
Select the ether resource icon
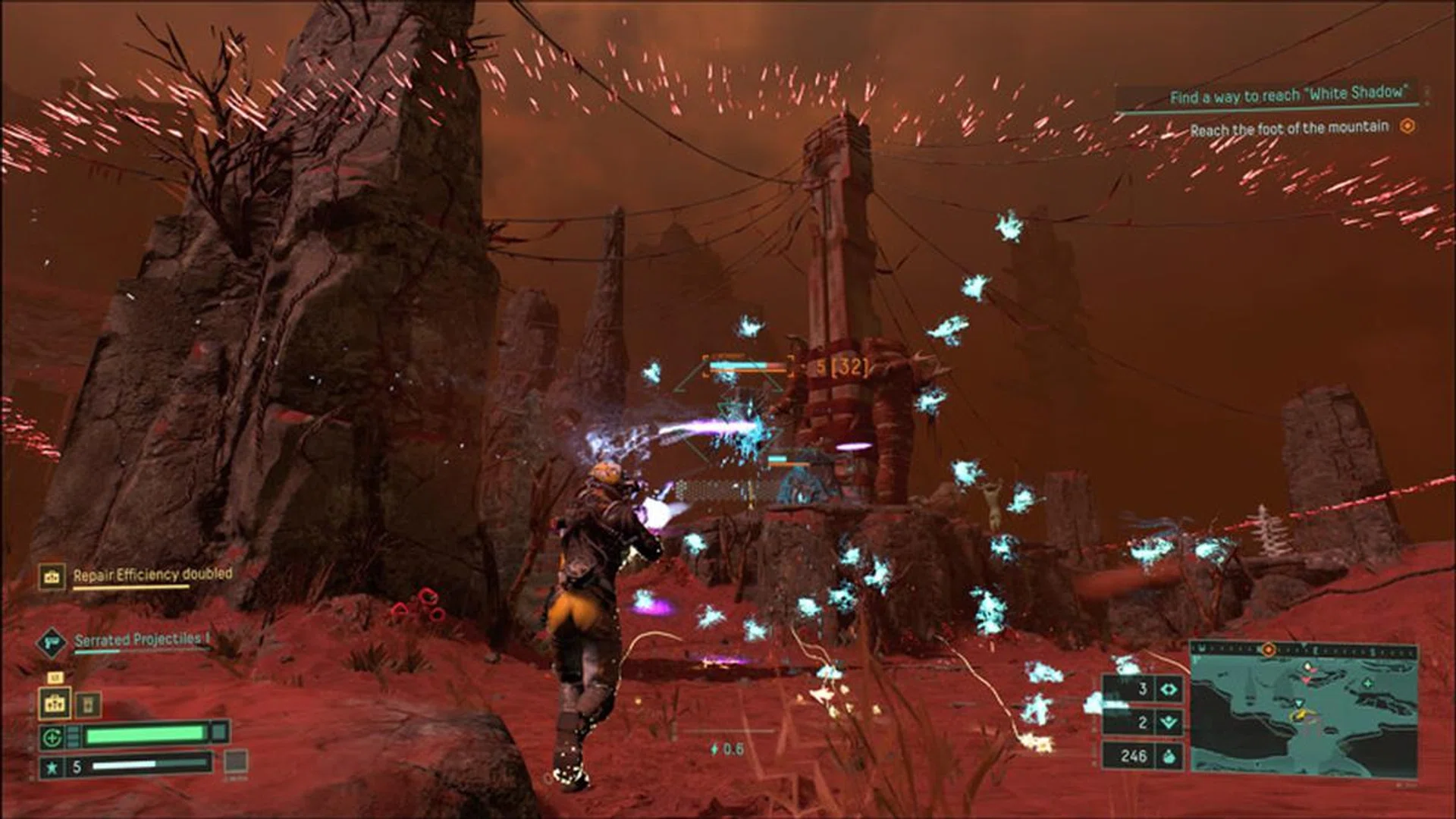1169,689
